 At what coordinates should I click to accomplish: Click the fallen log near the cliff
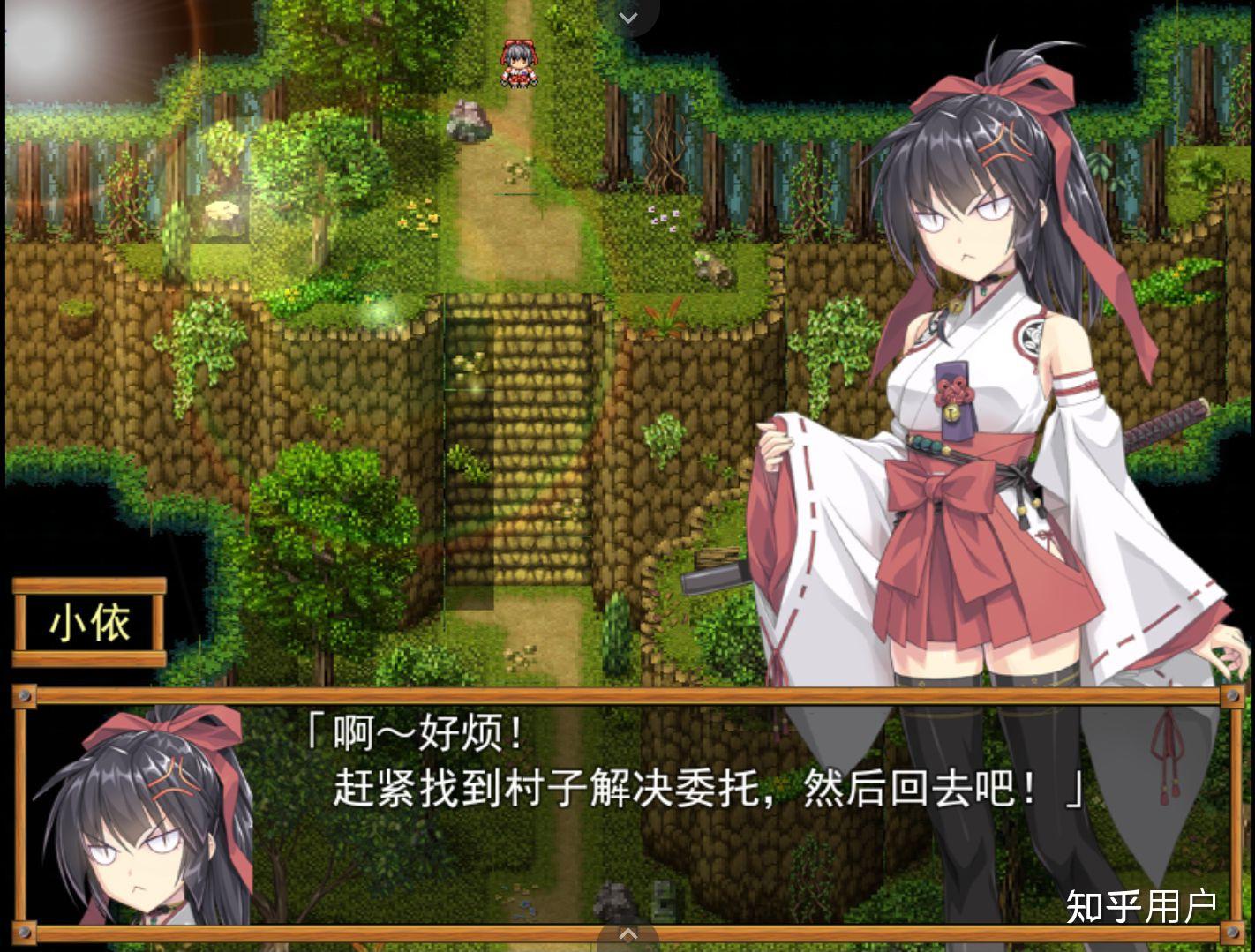pyautogui.click(x=717, y=558)
